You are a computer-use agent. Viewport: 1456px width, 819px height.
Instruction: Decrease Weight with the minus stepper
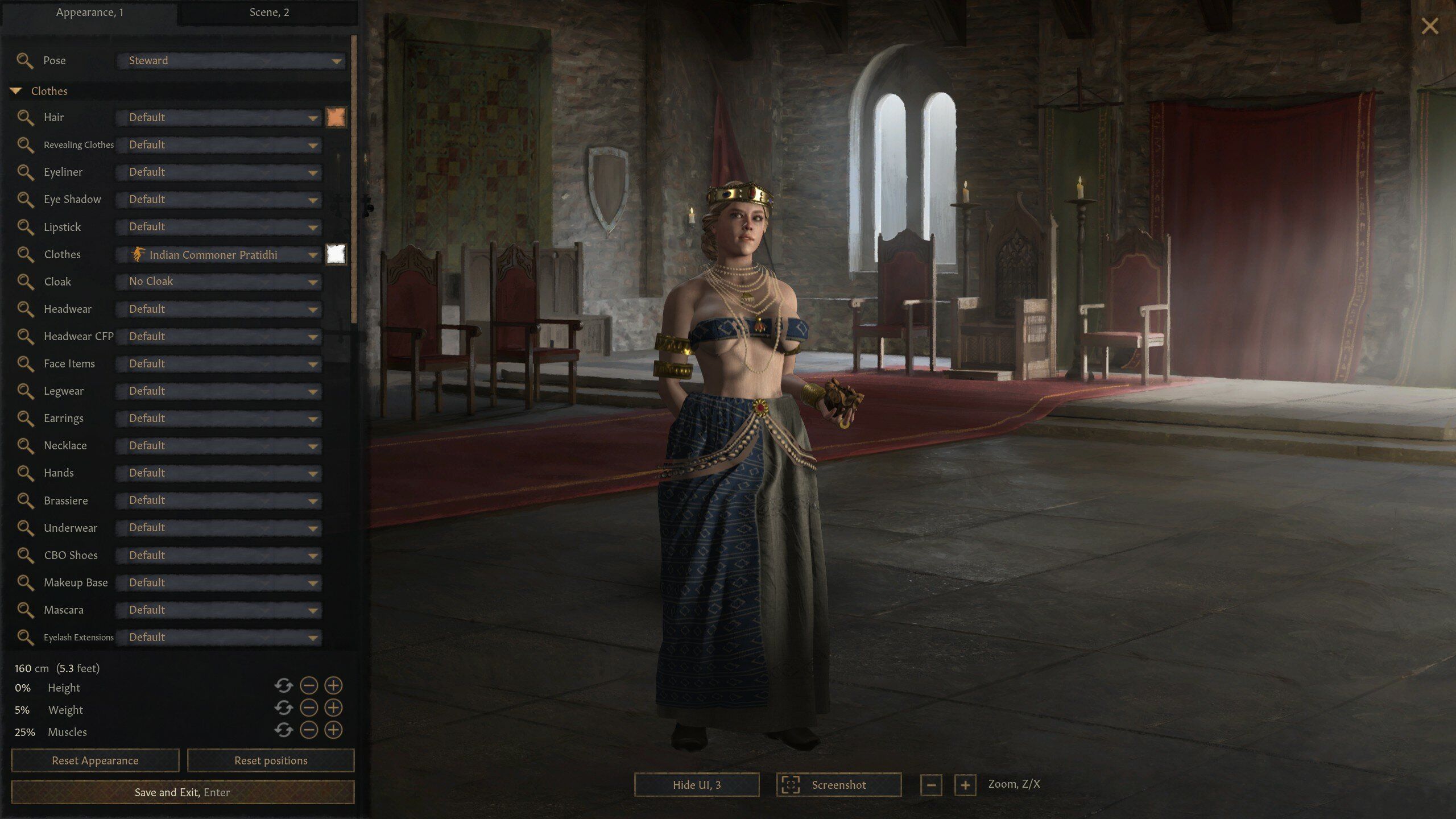[x=308, y=710]
